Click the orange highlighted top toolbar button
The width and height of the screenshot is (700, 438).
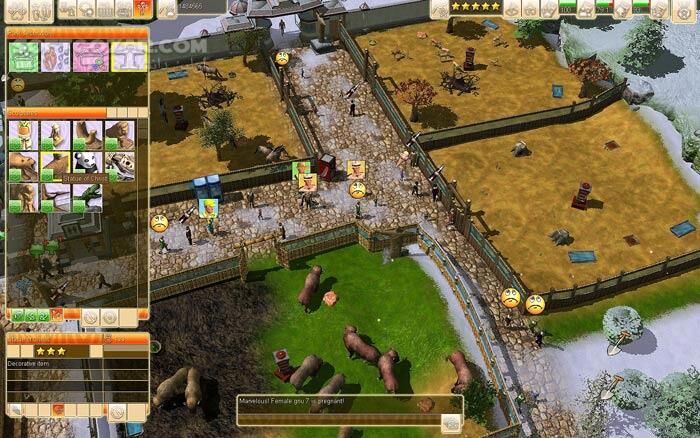pyautogui.click(x=143, y=9)
